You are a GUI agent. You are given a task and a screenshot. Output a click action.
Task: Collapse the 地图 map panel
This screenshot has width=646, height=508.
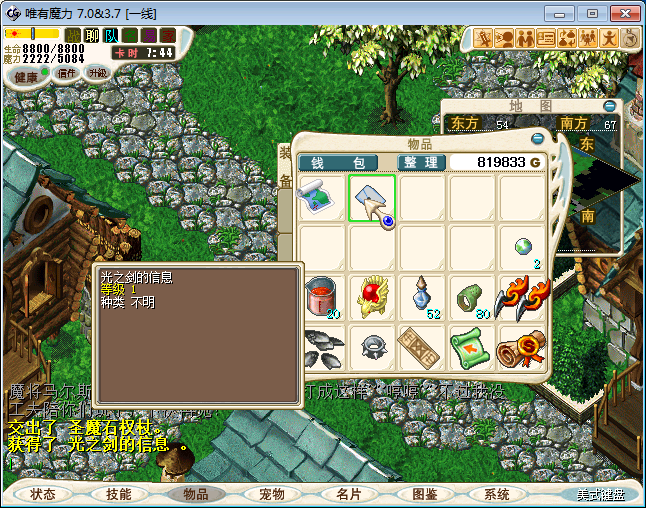[x=609, y=106]
